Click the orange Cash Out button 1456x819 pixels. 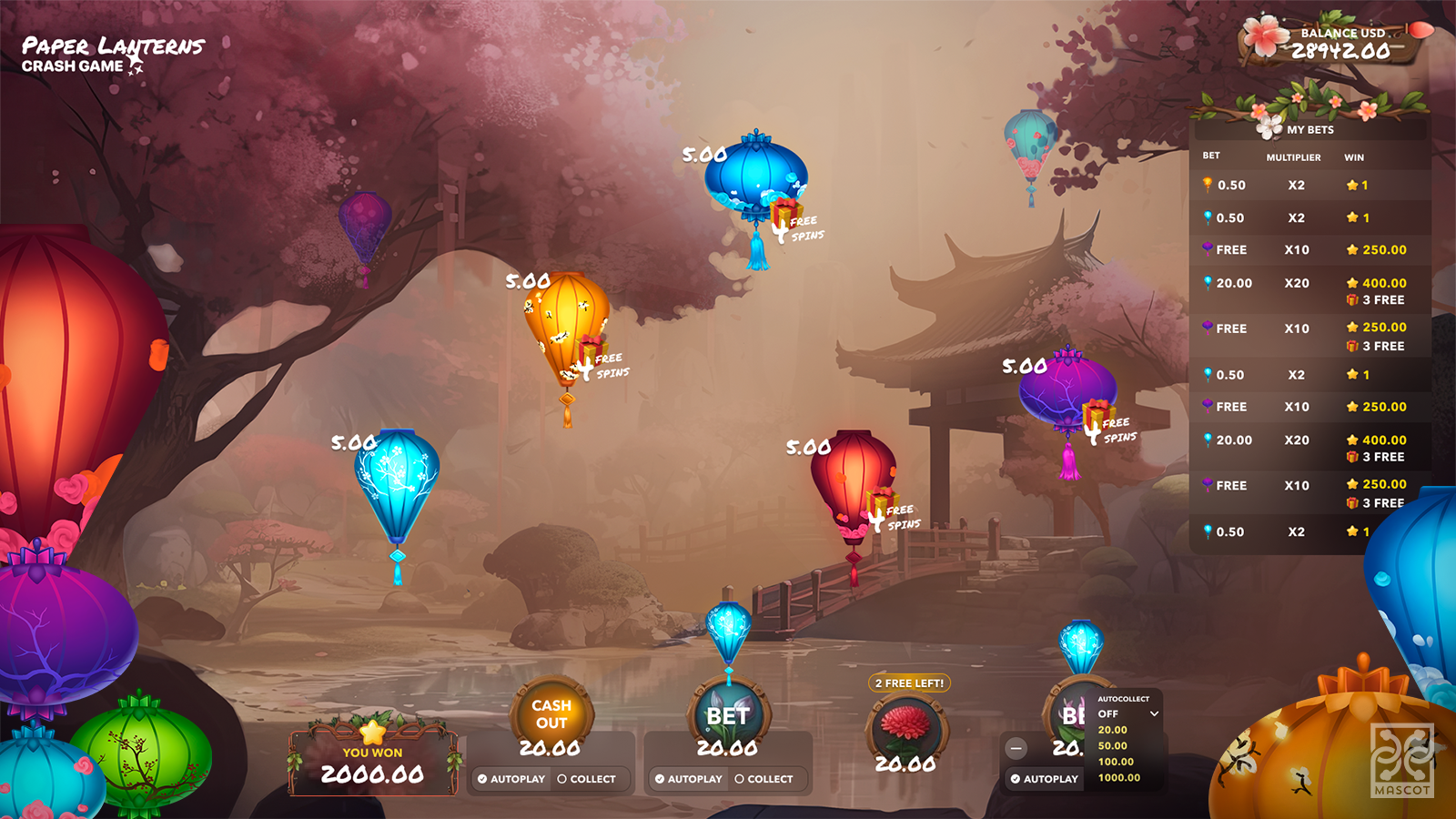tap(551, 714)
